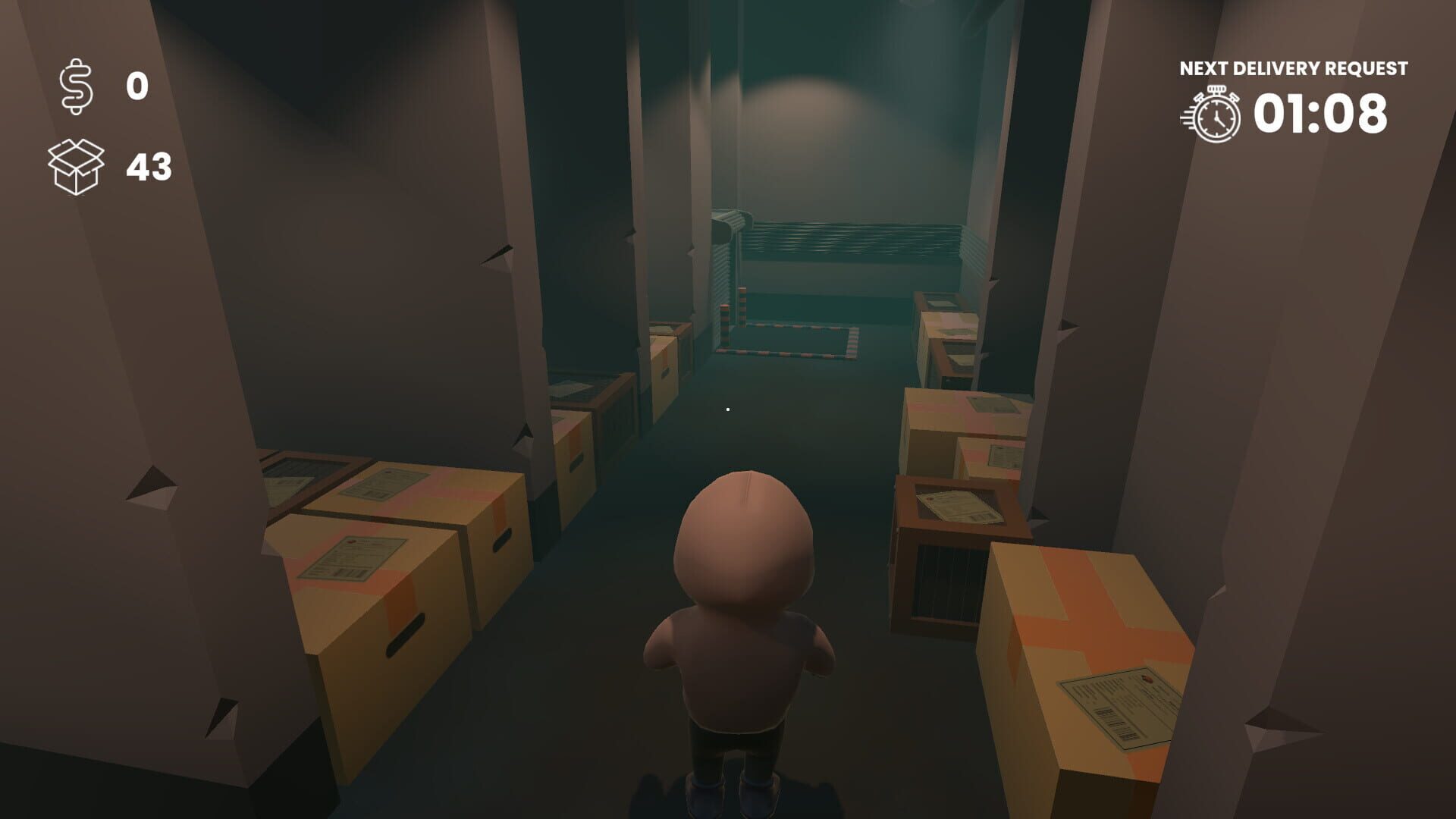The image size is (1456, 819).
Task: Click the money counter showing 0
Action: tap(136, 86)
